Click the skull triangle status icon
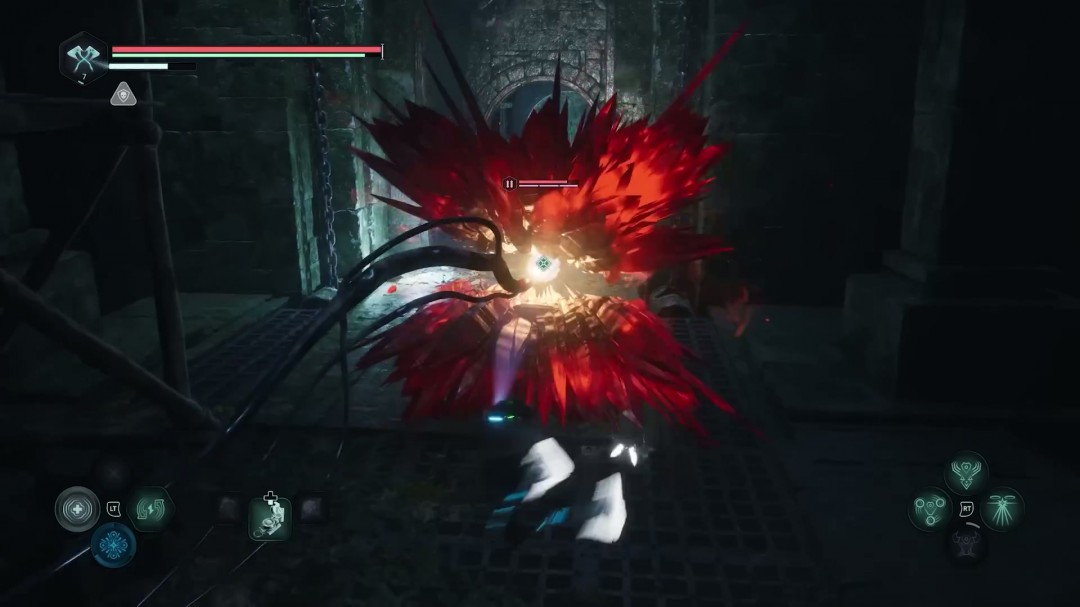The width and height of the screenshot is (1080, 607). (123, 93)
